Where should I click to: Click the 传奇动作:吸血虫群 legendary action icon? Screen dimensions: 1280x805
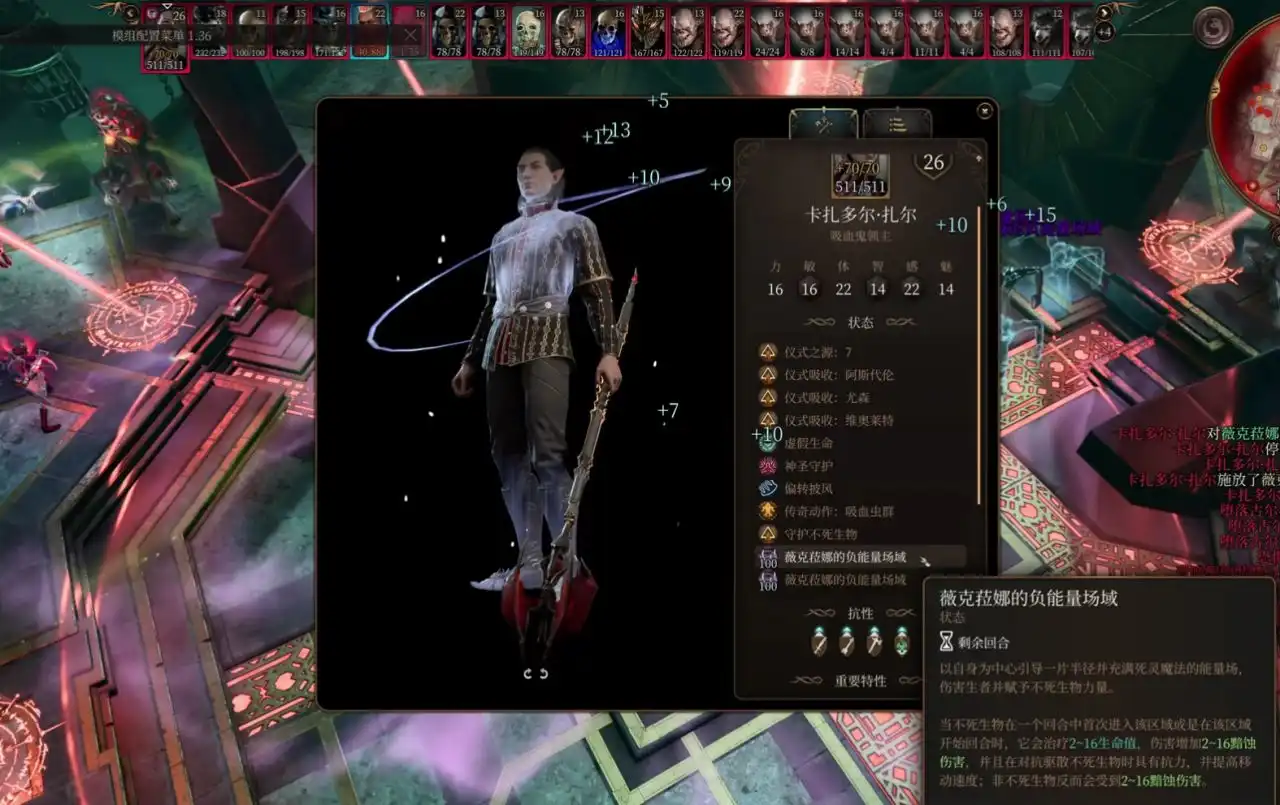pos(766,510)
